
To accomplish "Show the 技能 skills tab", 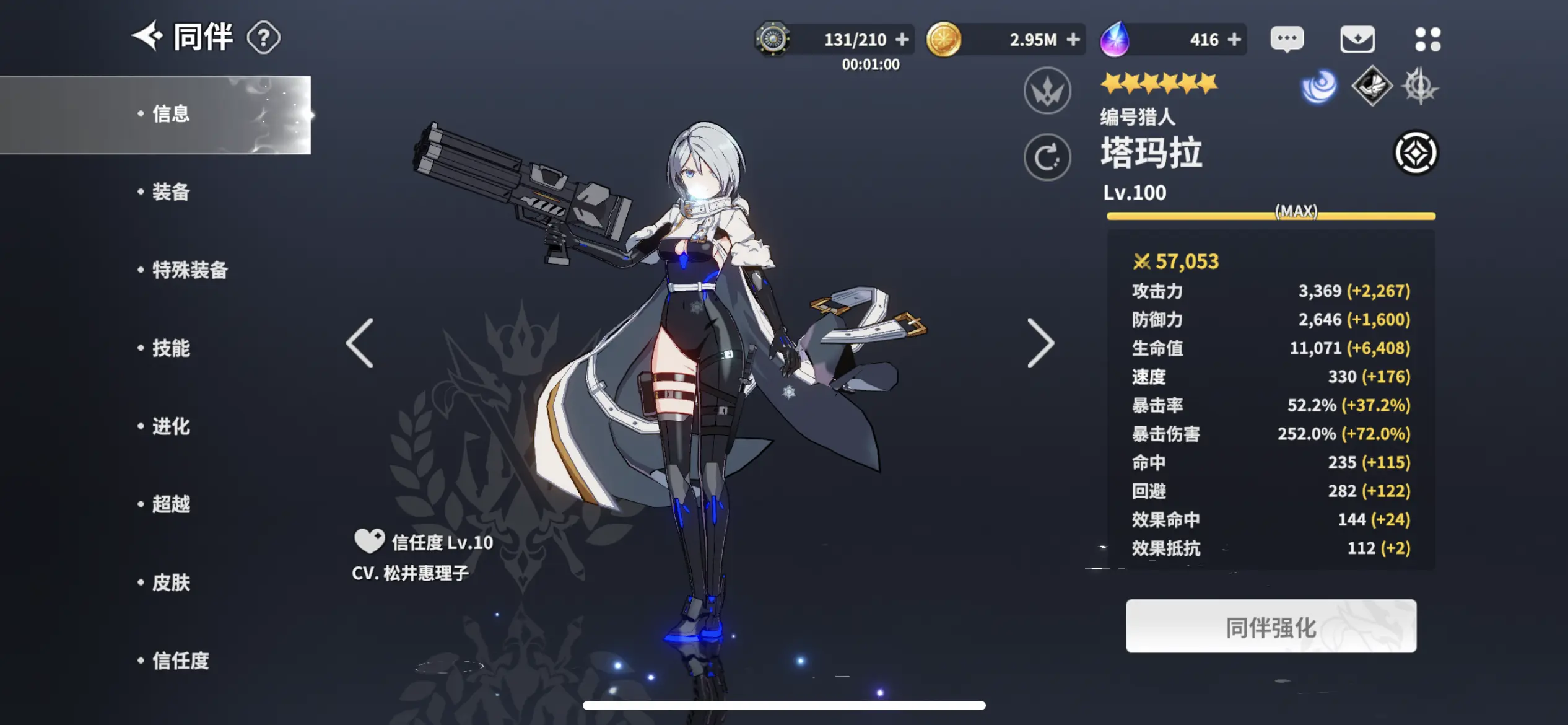I will coord(170,348).
